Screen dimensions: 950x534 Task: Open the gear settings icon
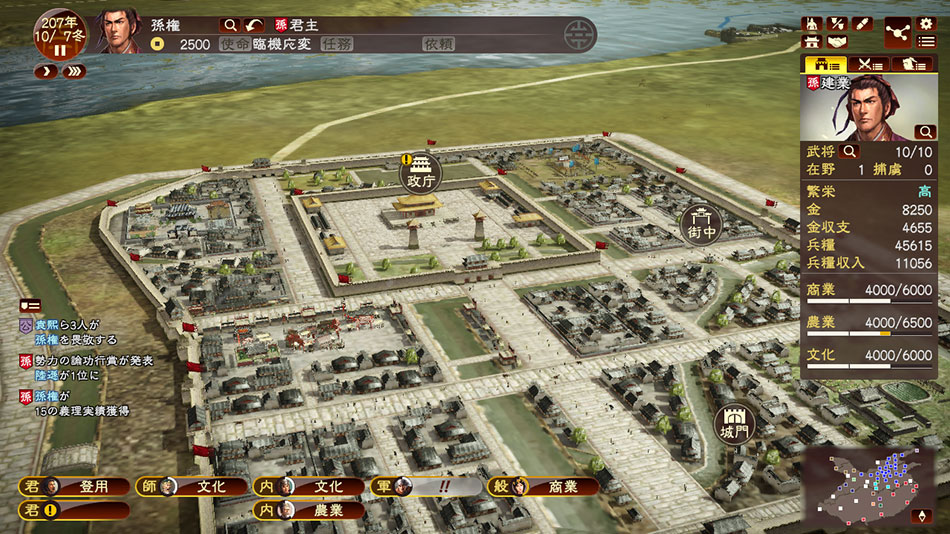point(925,24)
